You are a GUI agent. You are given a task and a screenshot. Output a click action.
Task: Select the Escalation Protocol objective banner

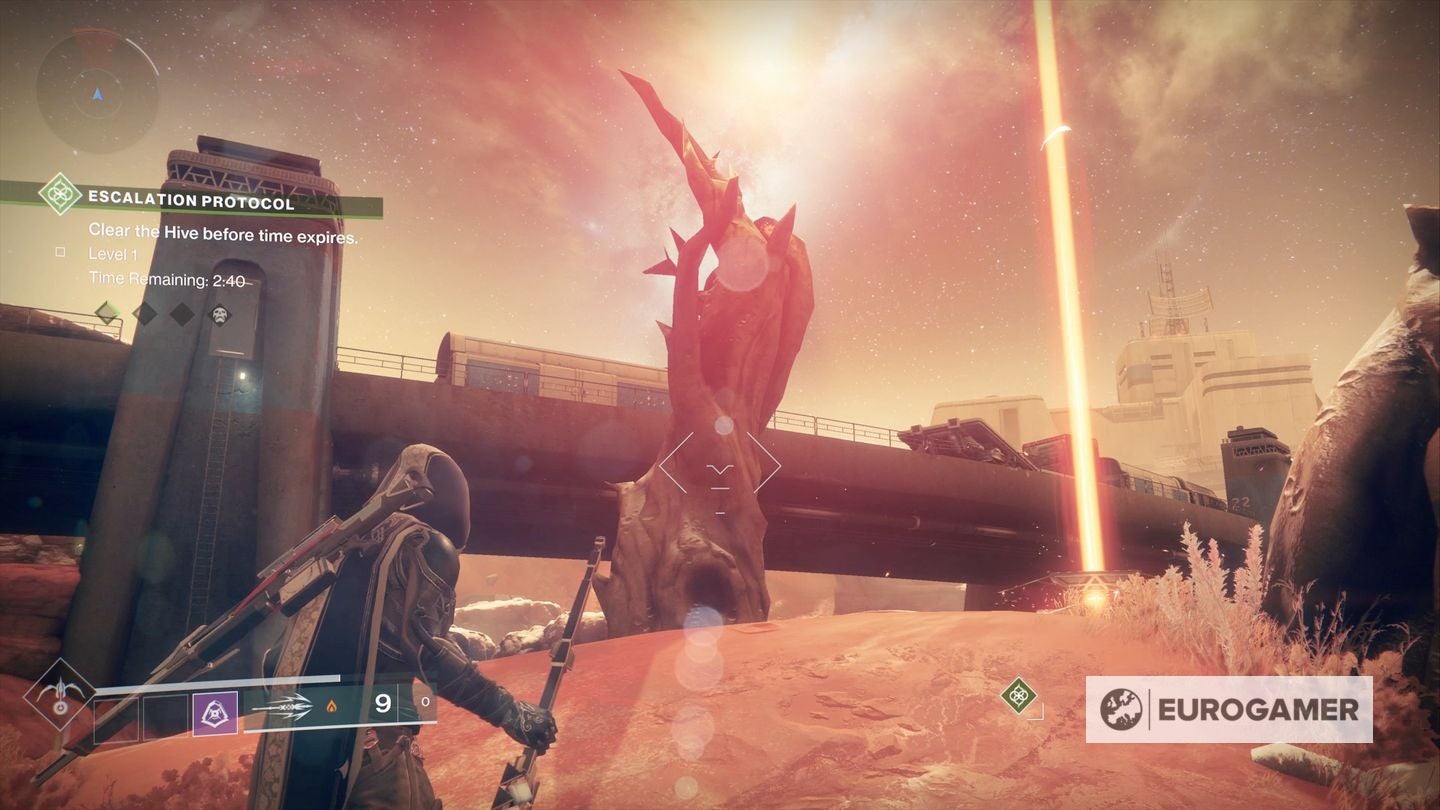(x=191, y=202)
